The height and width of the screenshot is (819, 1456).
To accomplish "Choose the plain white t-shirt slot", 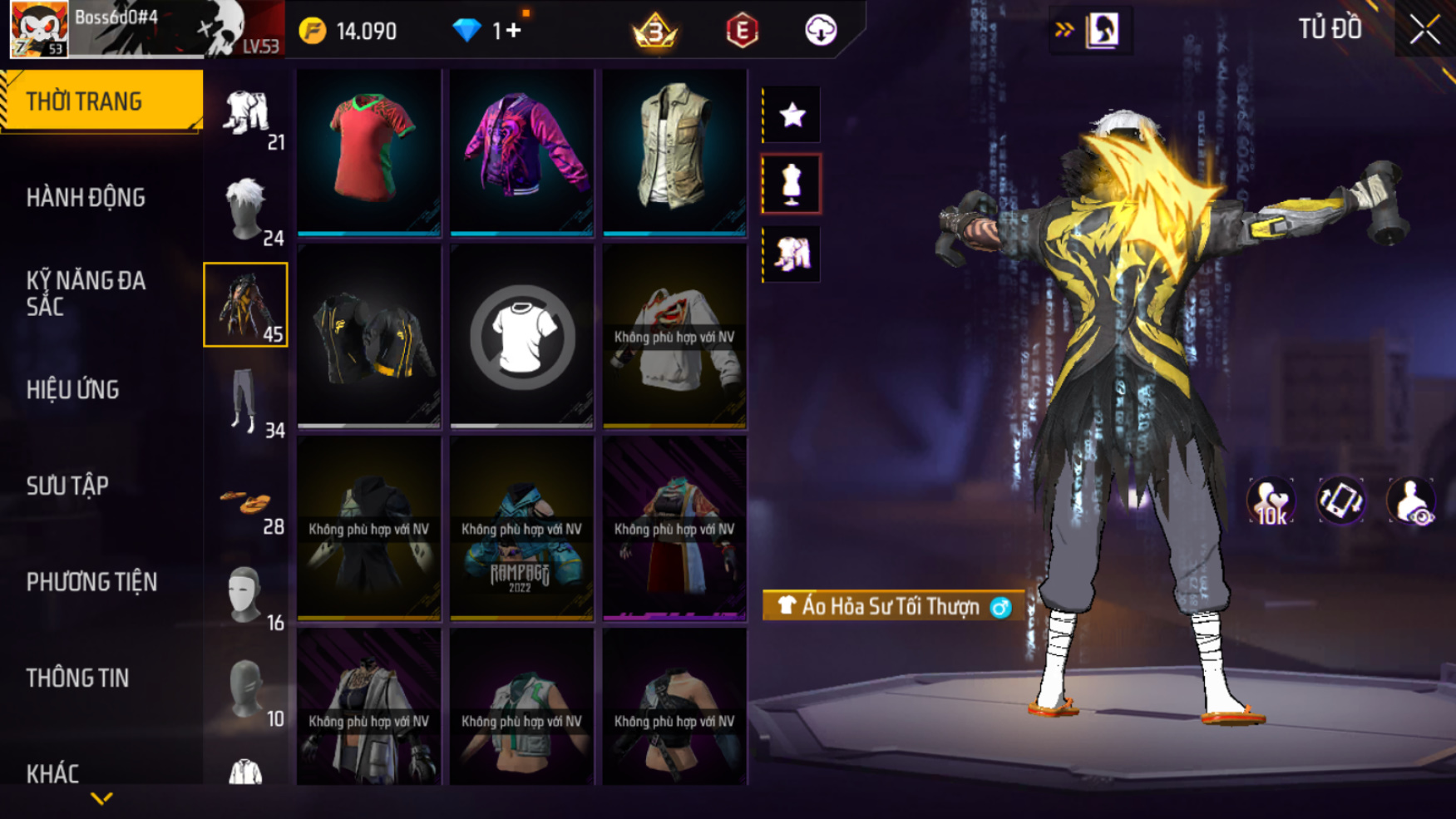I will (x=522, y=337).
